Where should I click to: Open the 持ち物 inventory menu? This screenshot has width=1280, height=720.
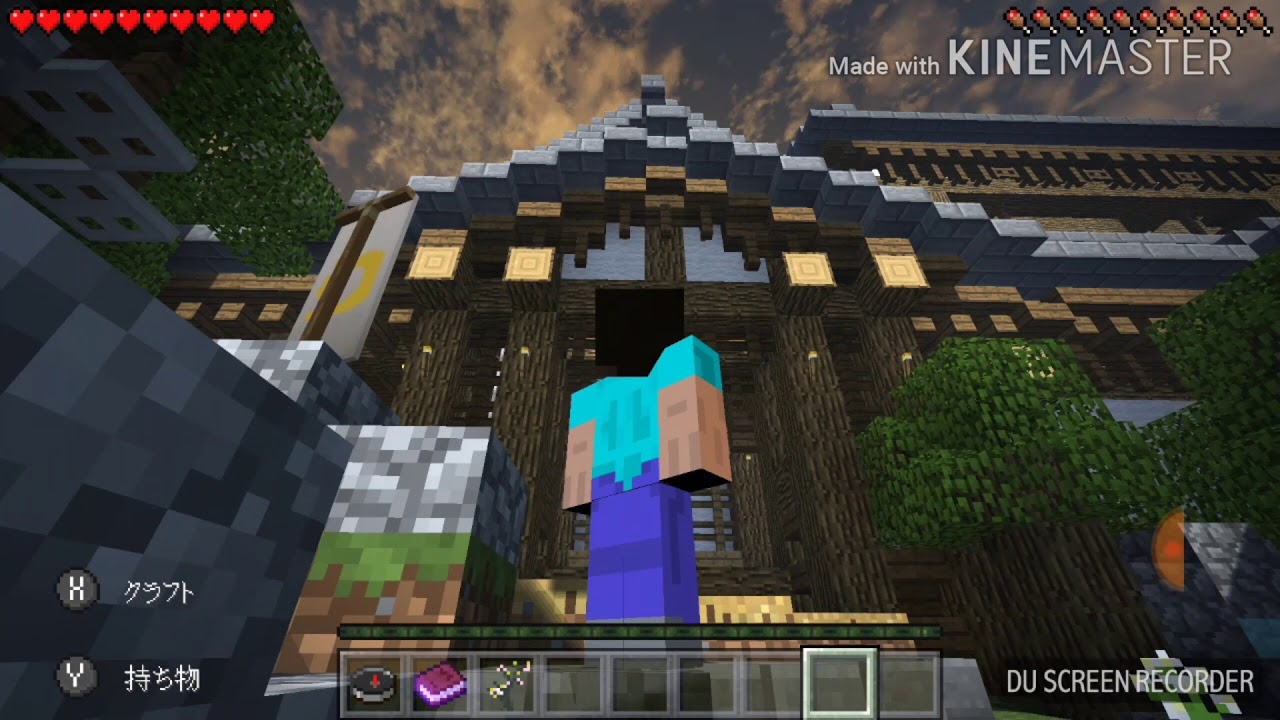tap(160, 678)
